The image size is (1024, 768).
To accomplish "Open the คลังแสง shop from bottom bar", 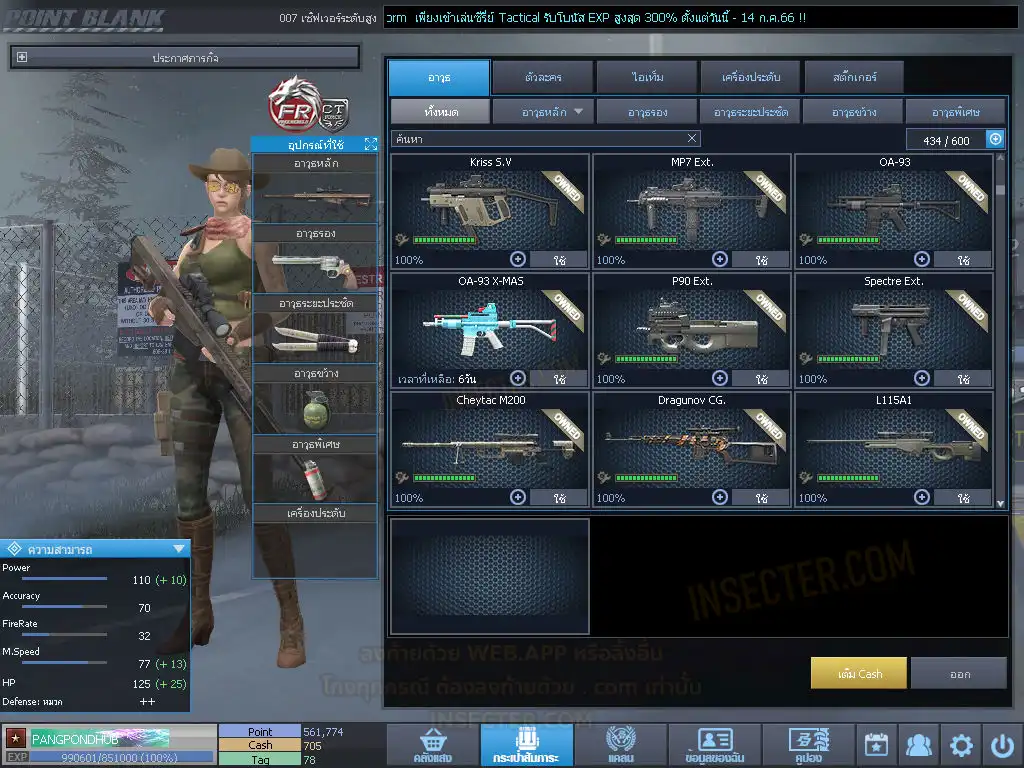I will [x=431, y=745].
